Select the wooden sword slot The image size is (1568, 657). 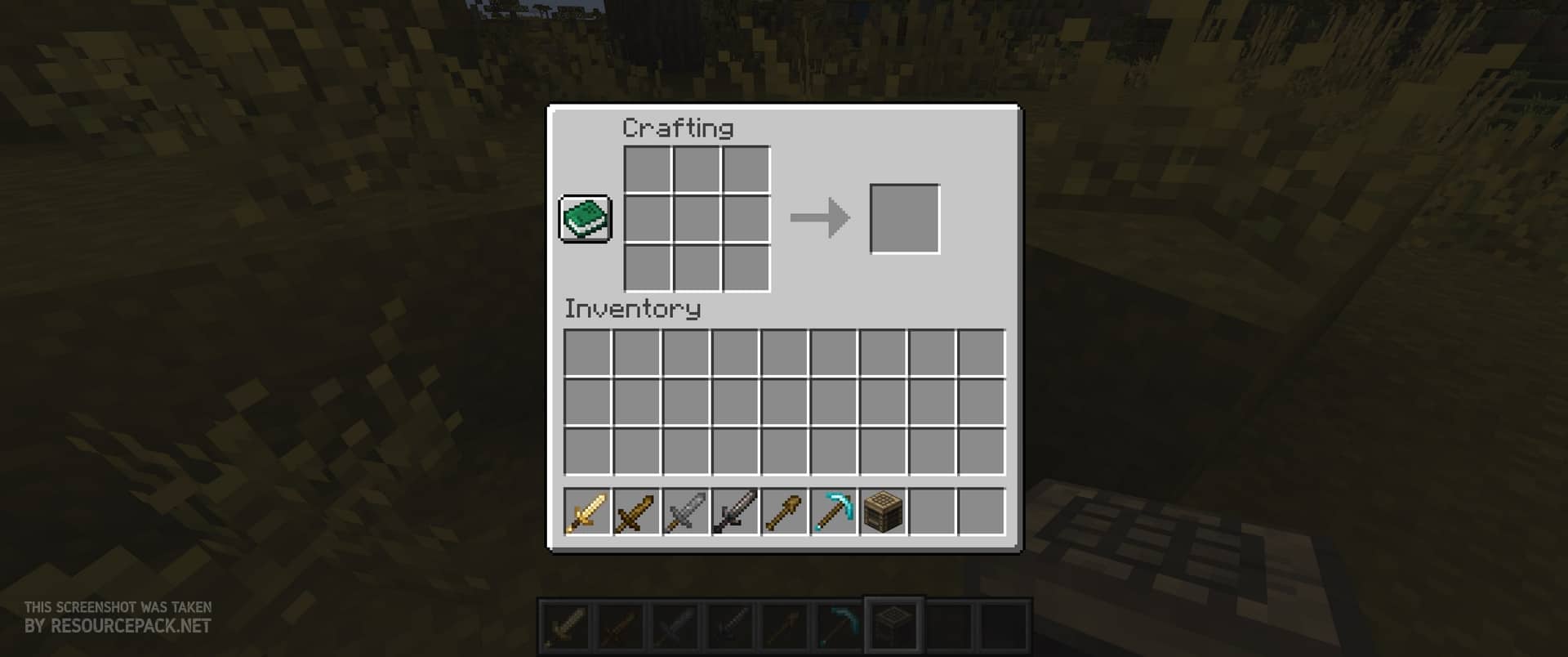[636, 512]
